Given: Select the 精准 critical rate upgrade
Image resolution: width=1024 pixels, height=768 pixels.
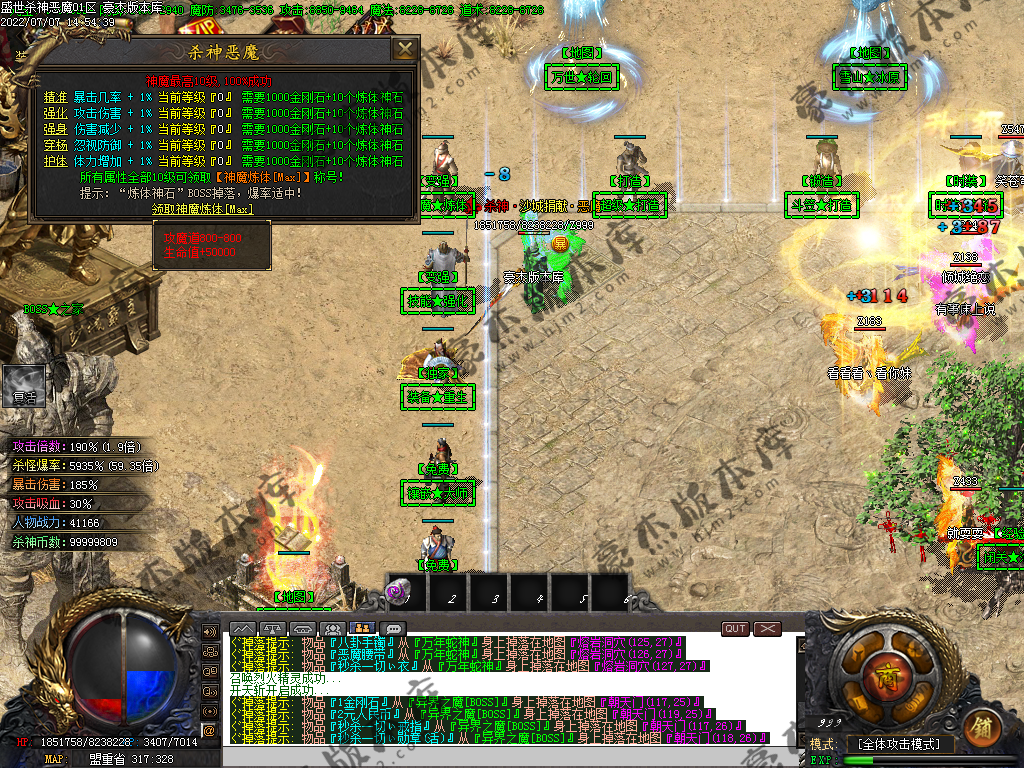Looking at the screenshot, I should pos(56,97).
